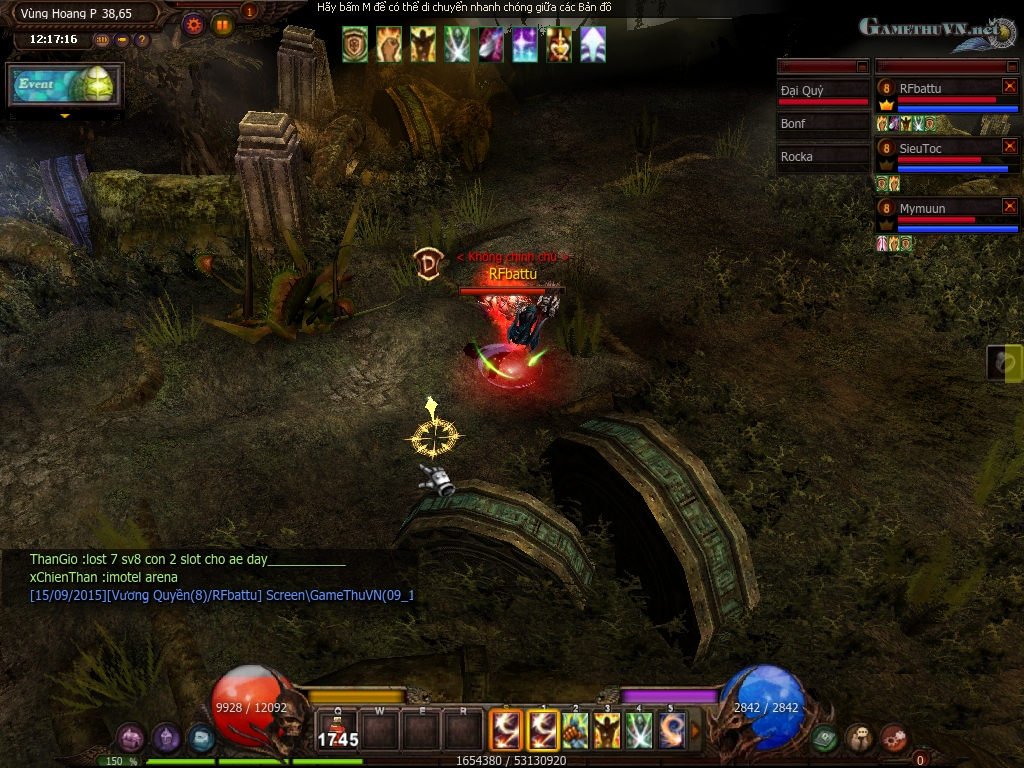Screen dimensions: 1024x768
Task: Open the green book menu icon
Action: (824, 738)
